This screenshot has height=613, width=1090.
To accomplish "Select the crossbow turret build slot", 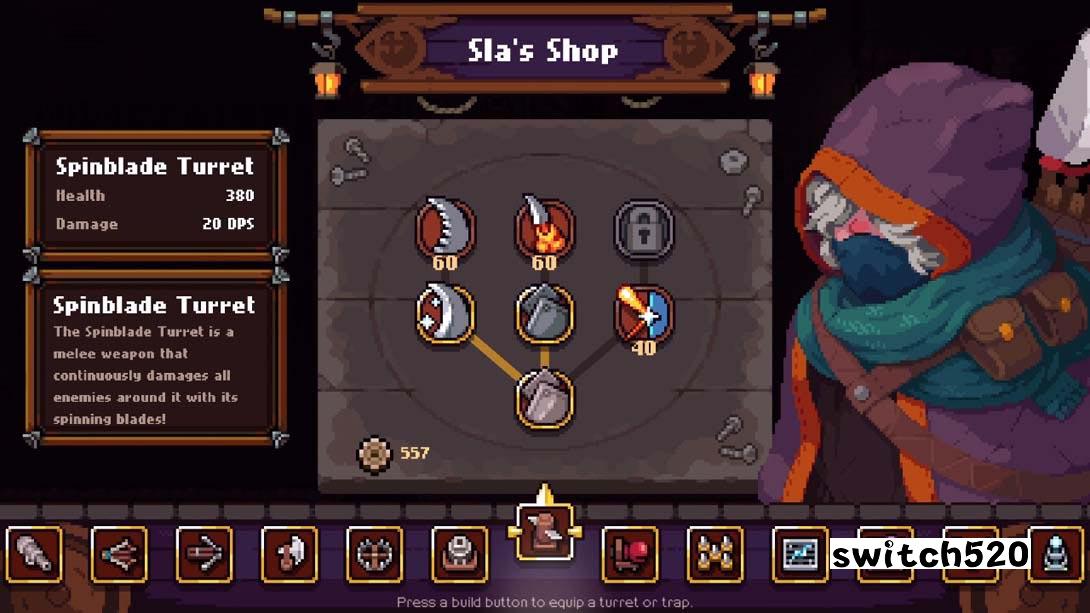I will [x=204, y=554].
